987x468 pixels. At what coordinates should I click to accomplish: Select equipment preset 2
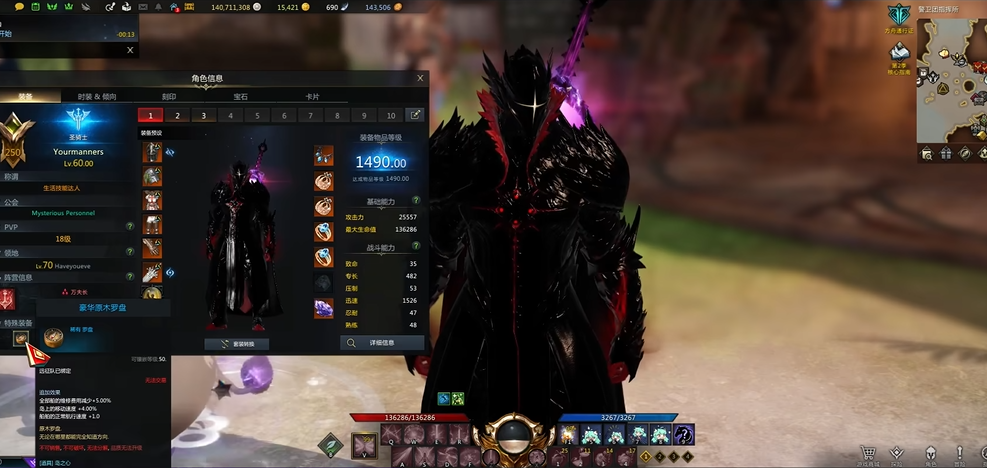coord(177,116)
